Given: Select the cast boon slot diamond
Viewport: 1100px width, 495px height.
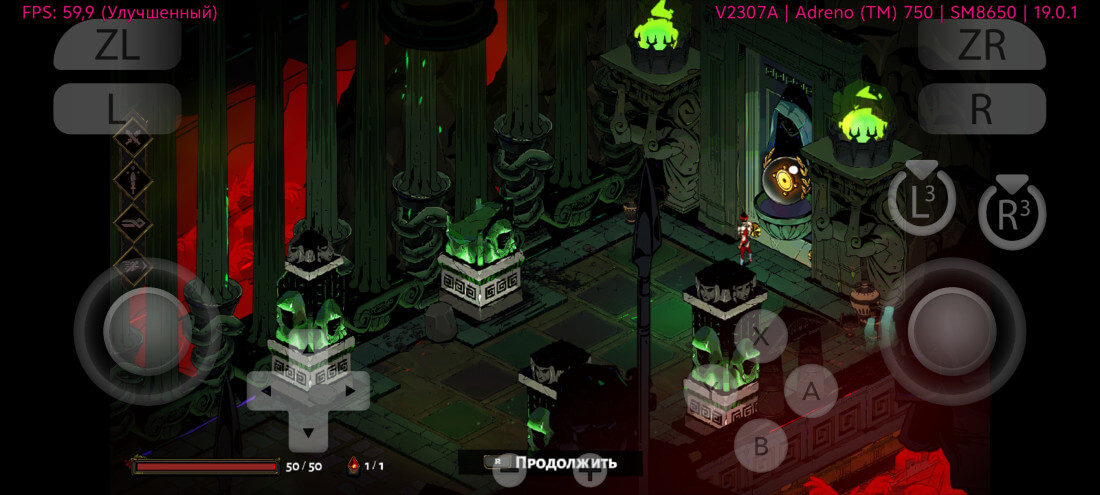Looking at the screenshot, I should [x=133, y=223].
